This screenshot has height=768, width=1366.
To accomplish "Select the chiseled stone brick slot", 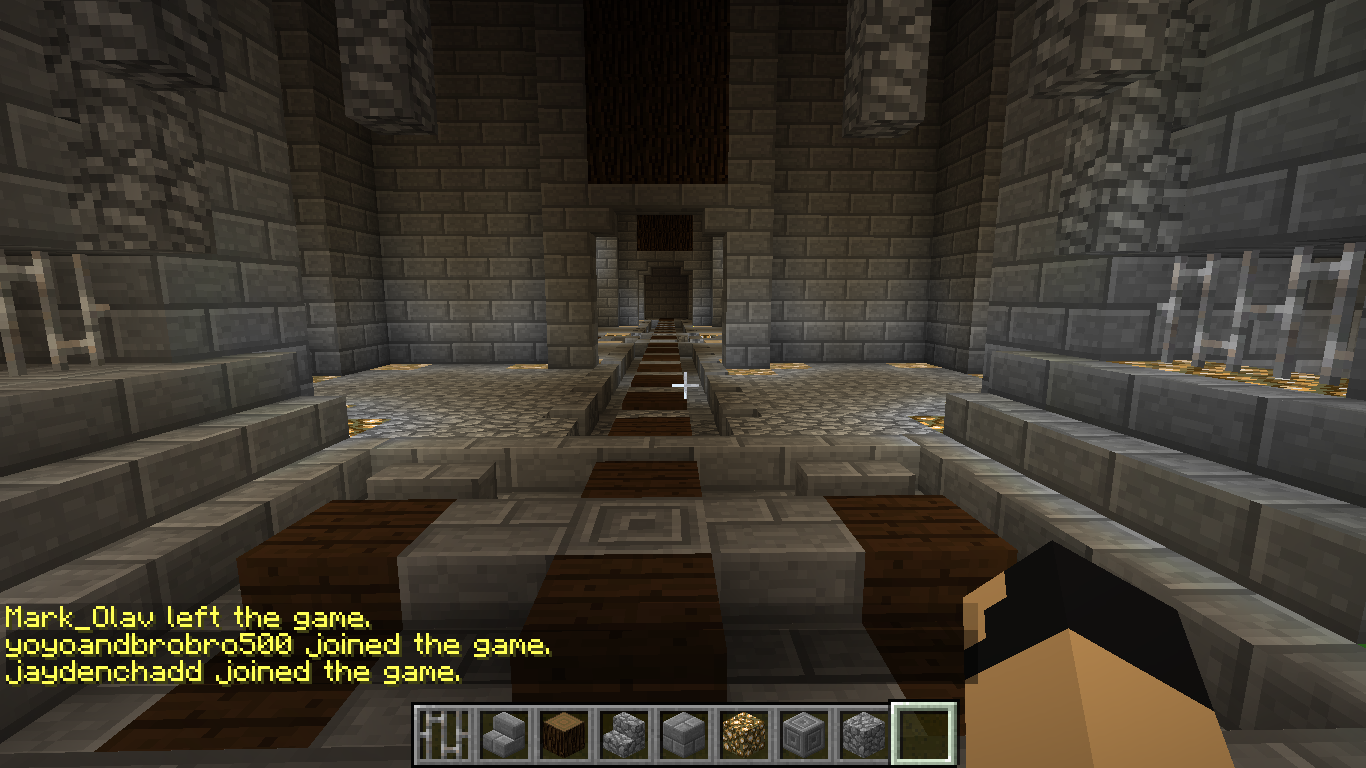I will point(802,736).
